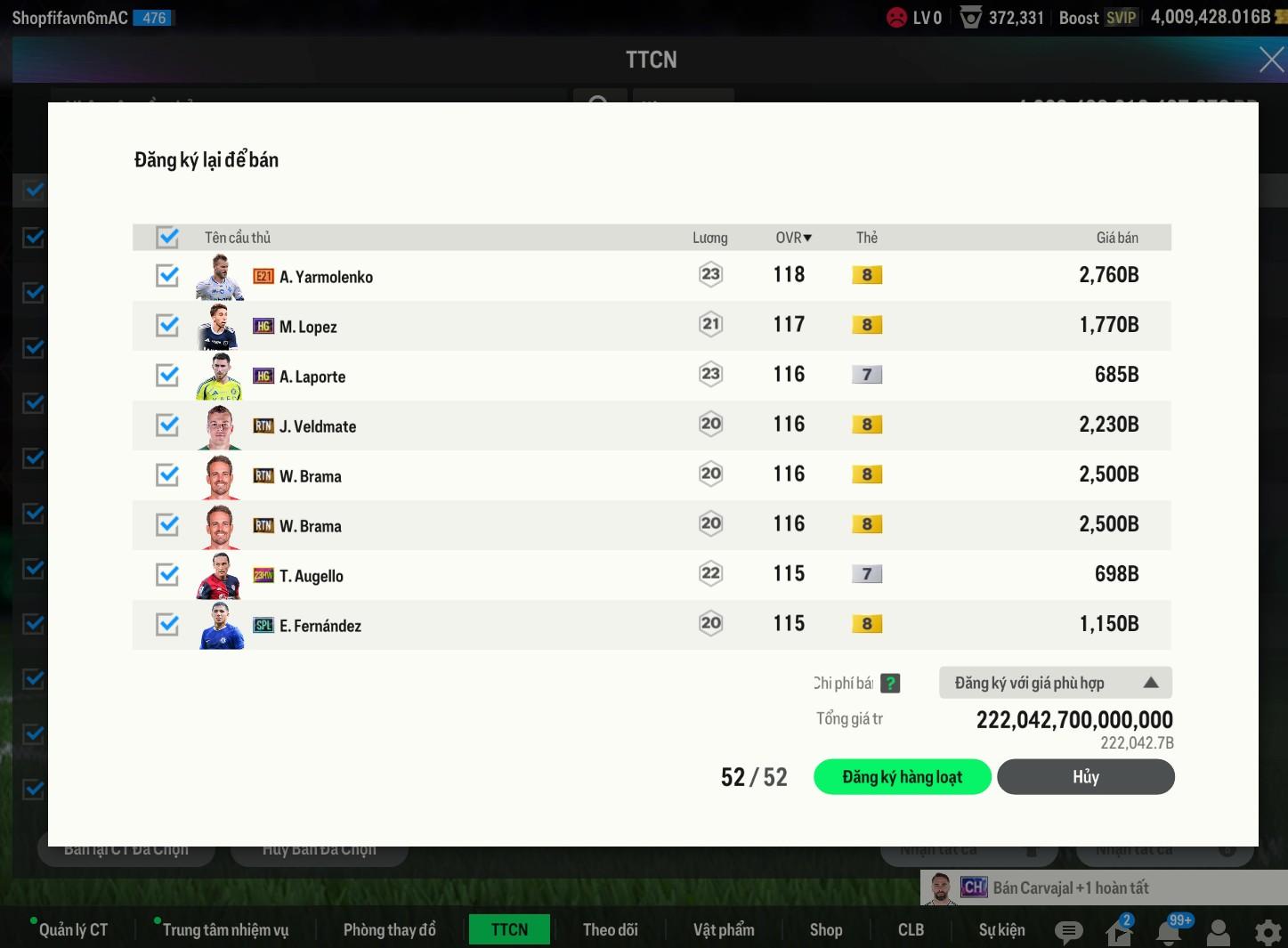Open the notifications bell icon

coord(1169,932)
